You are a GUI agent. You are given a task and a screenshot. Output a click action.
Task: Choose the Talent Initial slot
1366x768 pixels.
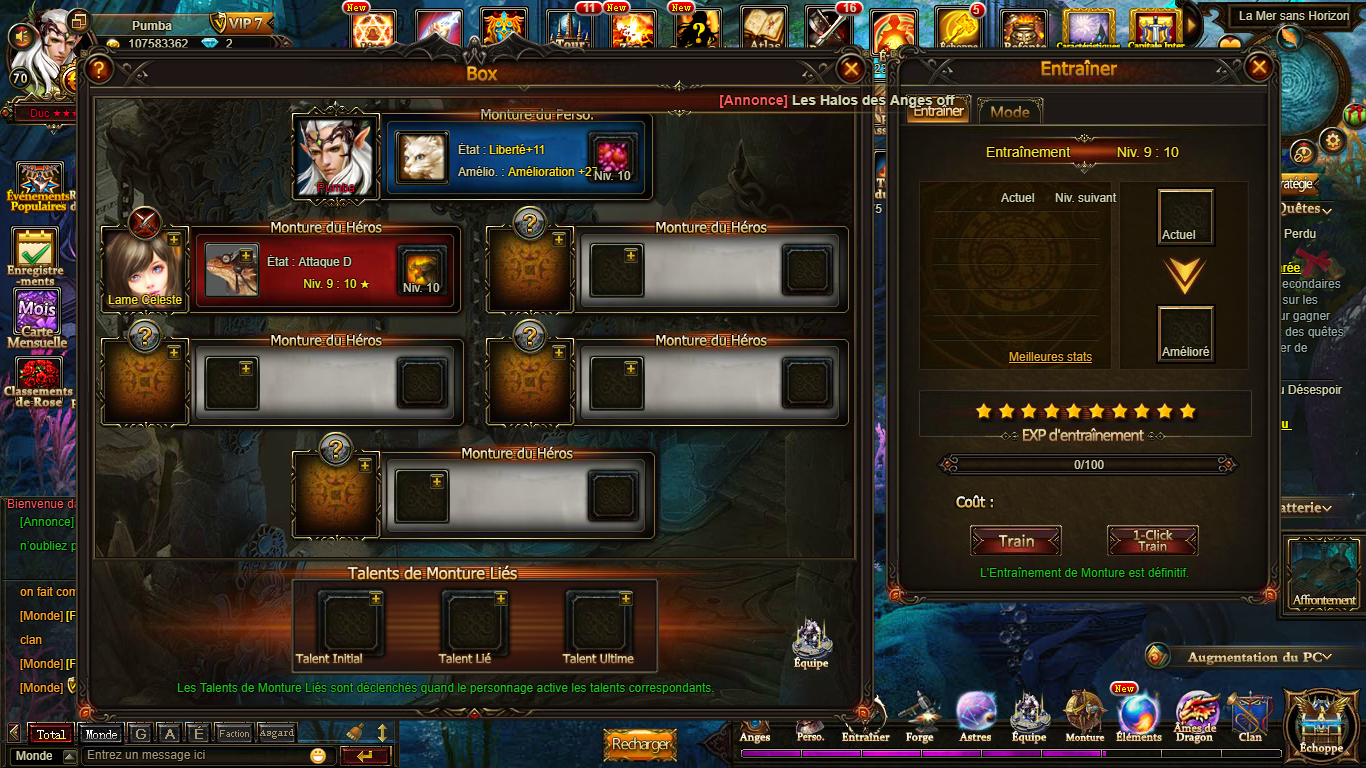pos(350,623)
